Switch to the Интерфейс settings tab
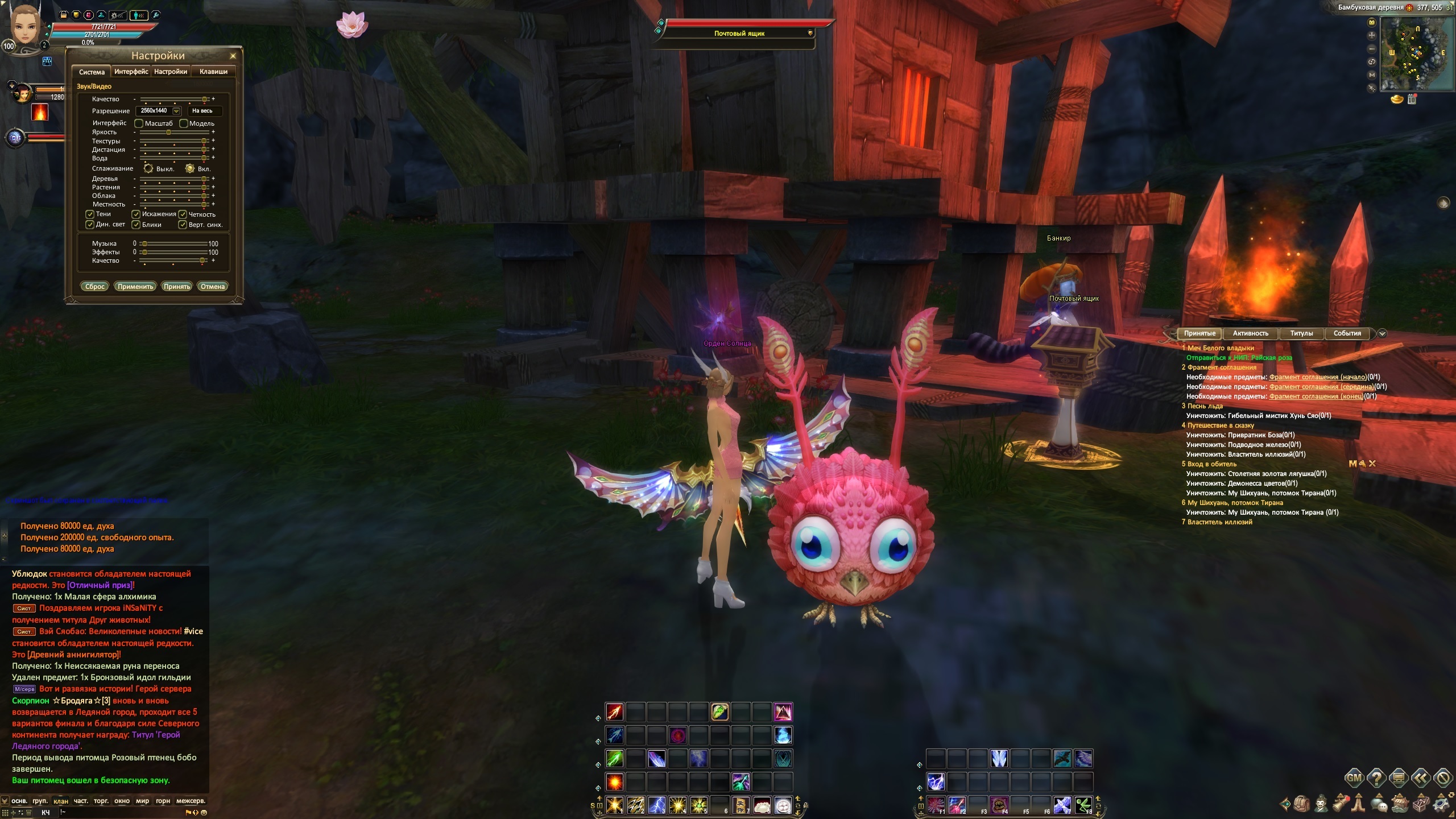 [131, 72]
